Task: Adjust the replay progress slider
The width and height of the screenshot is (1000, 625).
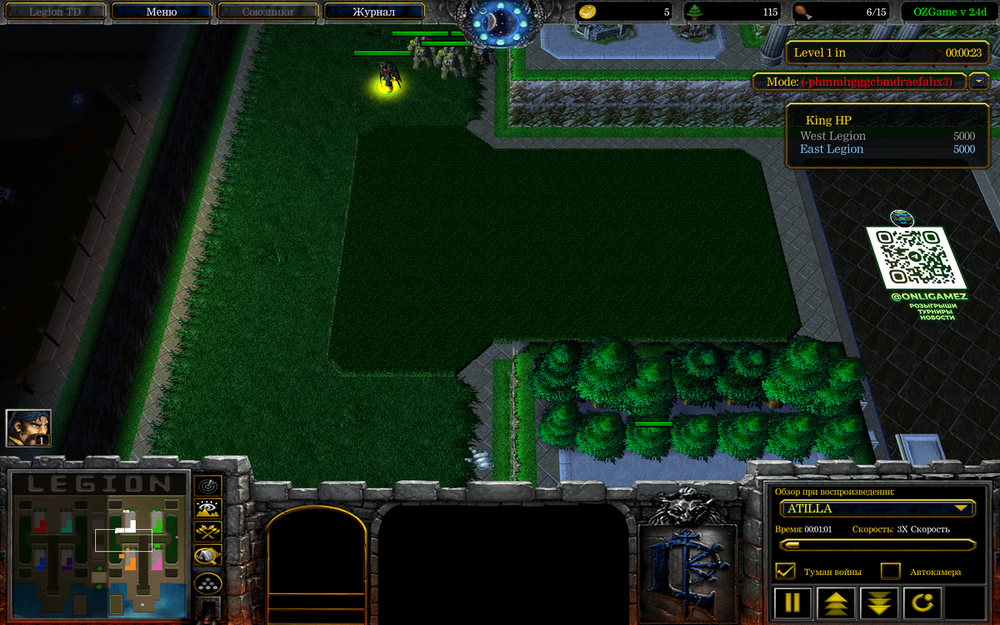Action: [x=875, y=545]
